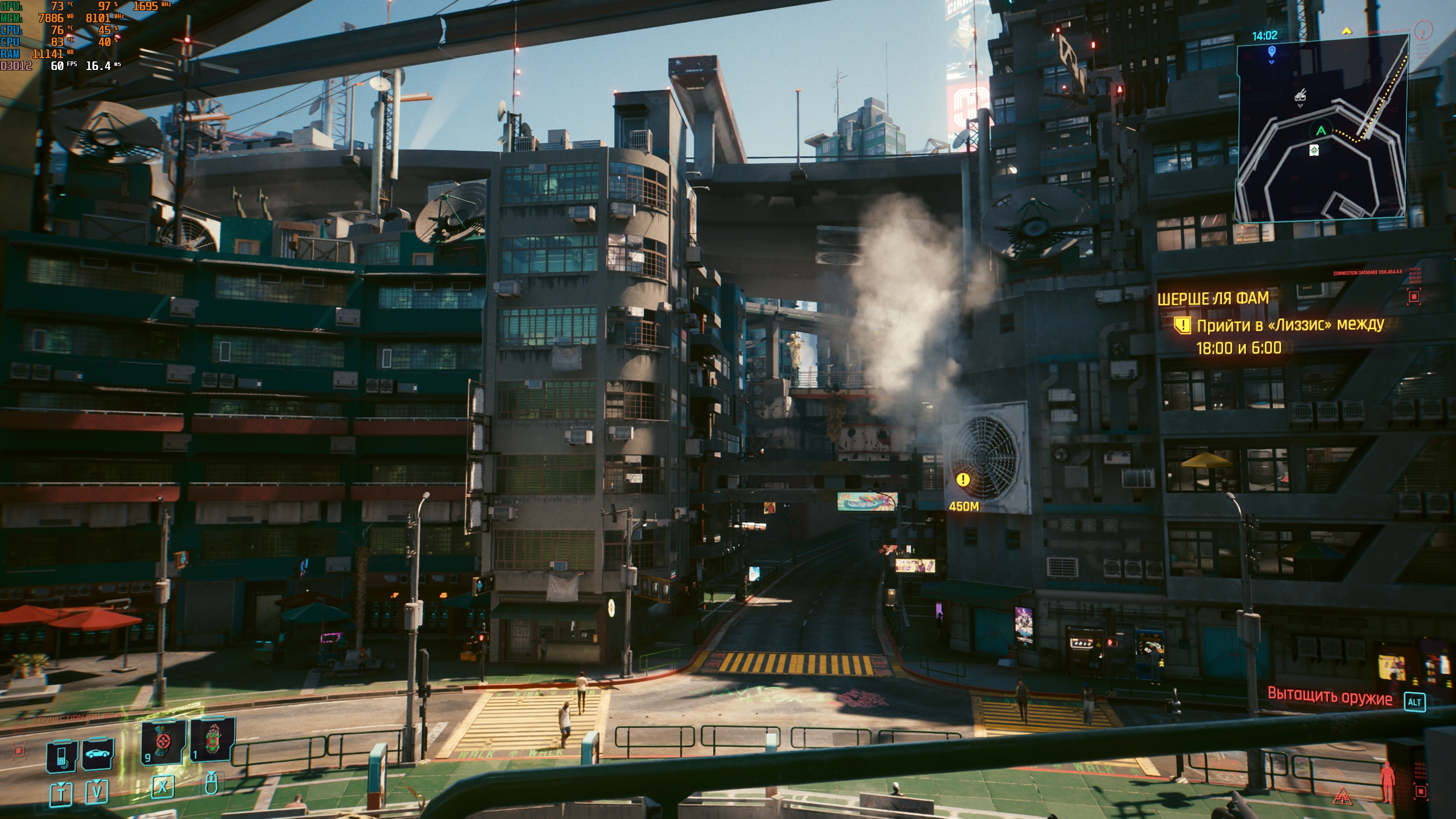
Task: Click the red compass indicator near minimap
Action: (x=1423, y=29)
